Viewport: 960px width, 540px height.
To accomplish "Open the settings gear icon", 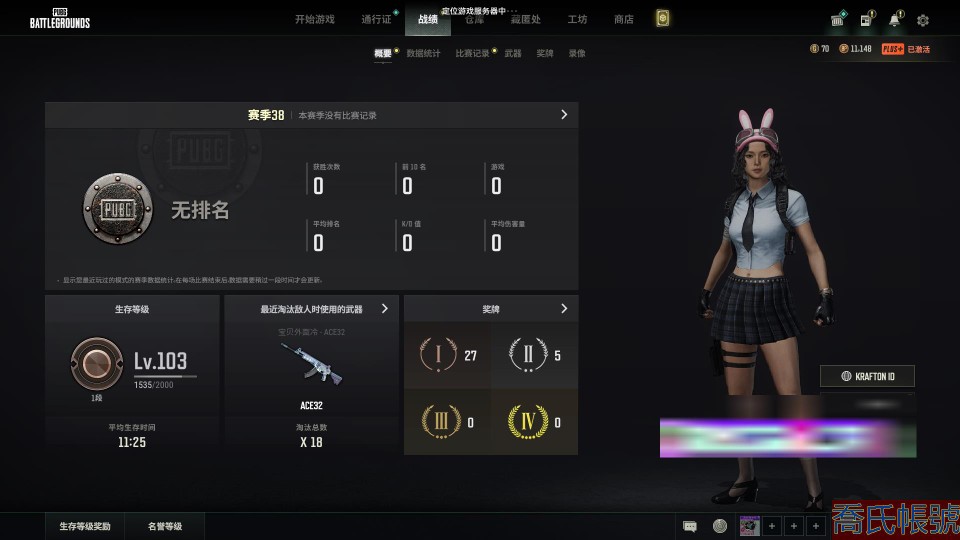I will coord(922,20).
